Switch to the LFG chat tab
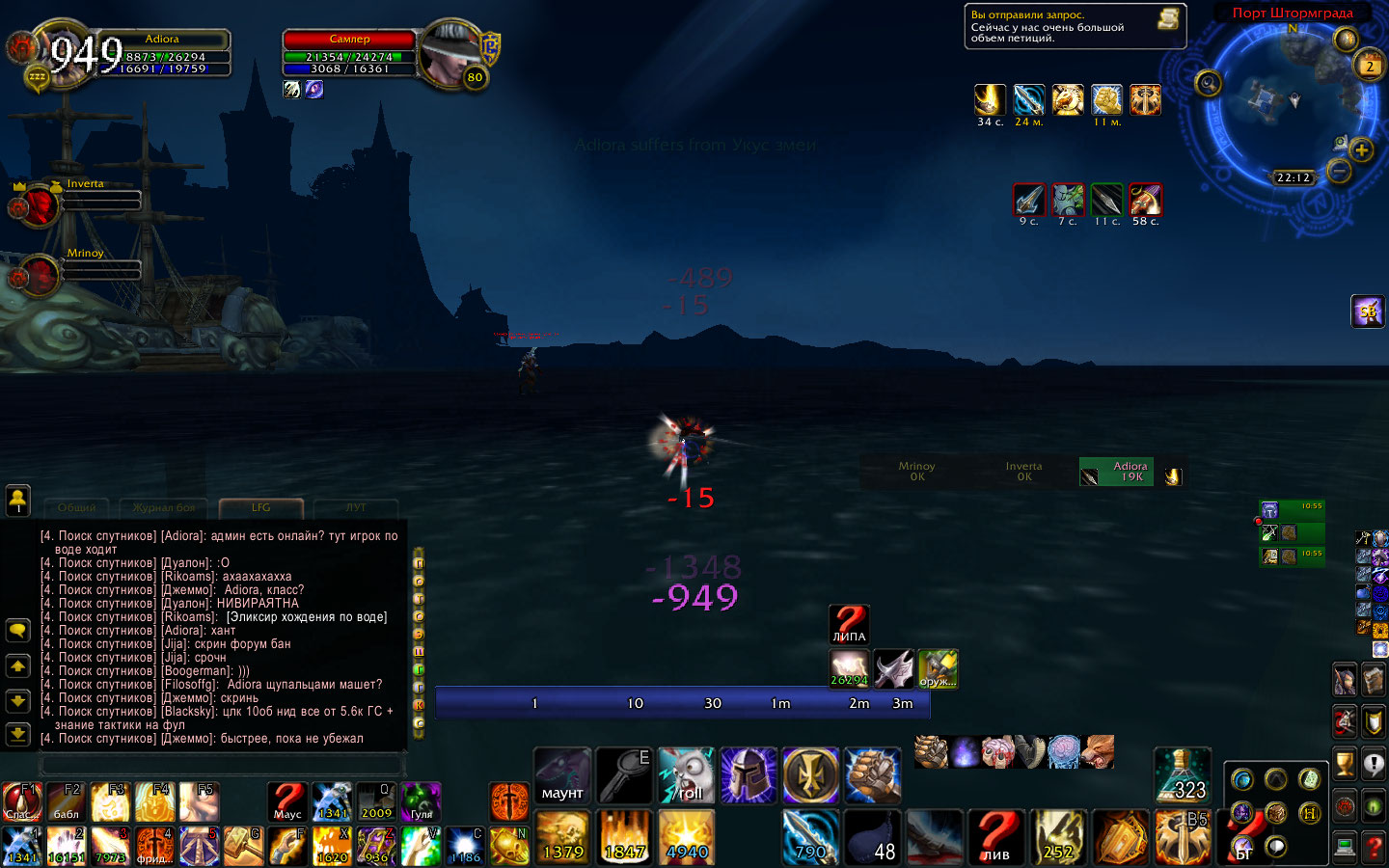This screenshot has height=868, width=1389. [261, 507]
